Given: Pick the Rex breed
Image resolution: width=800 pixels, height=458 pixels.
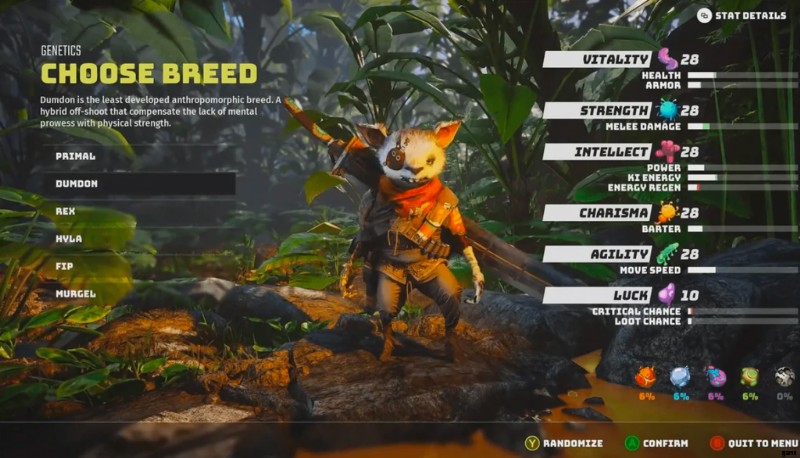Looking at the screenshot, I should click(x=66, y=212).
